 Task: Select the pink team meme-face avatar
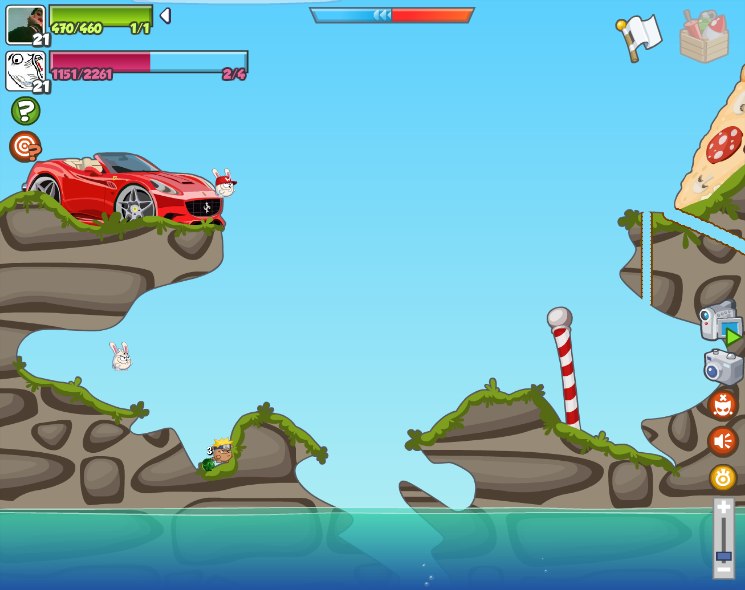(x=25, y=71)
